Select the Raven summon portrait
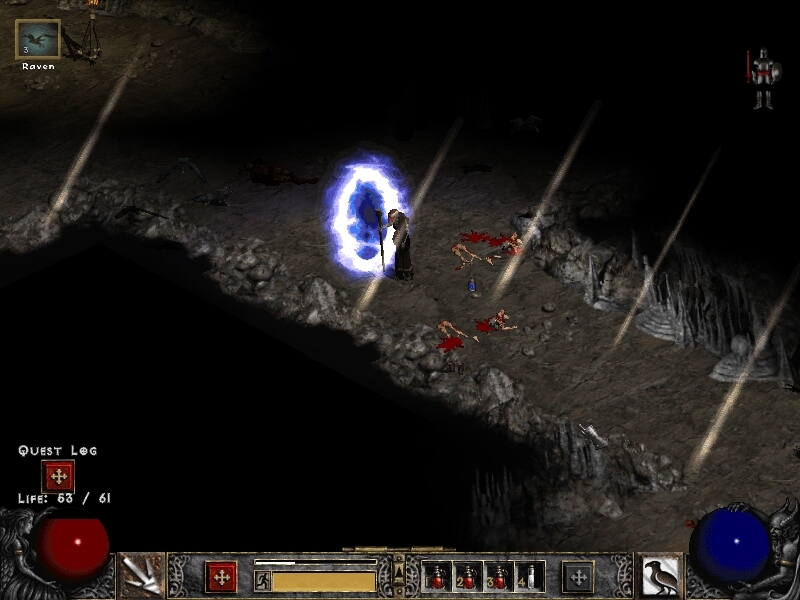The image size is (800, 600). (38, 40)
